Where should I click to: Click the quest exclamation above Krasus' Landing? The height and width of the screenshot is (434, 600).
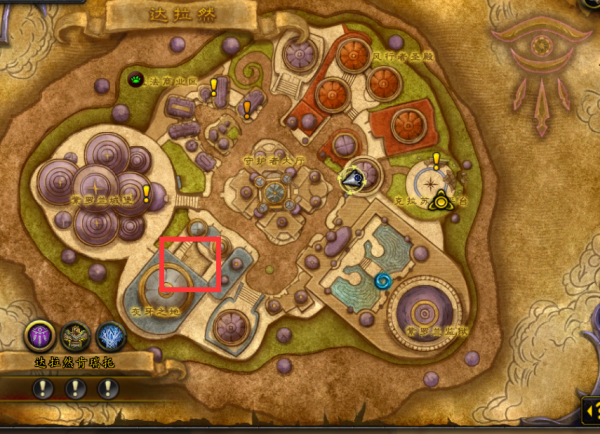point(436,160)
